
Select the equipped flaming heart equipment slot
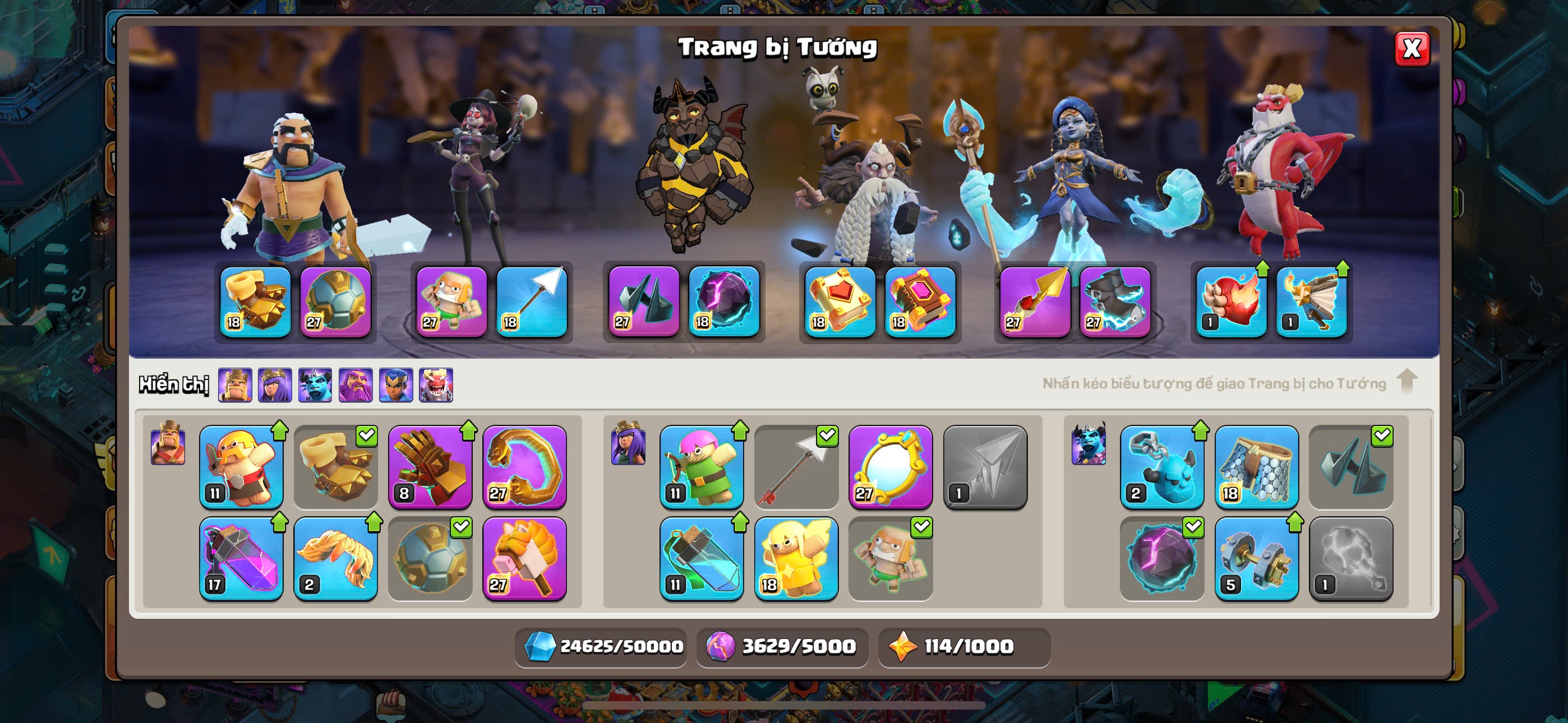pos(1231,302)
